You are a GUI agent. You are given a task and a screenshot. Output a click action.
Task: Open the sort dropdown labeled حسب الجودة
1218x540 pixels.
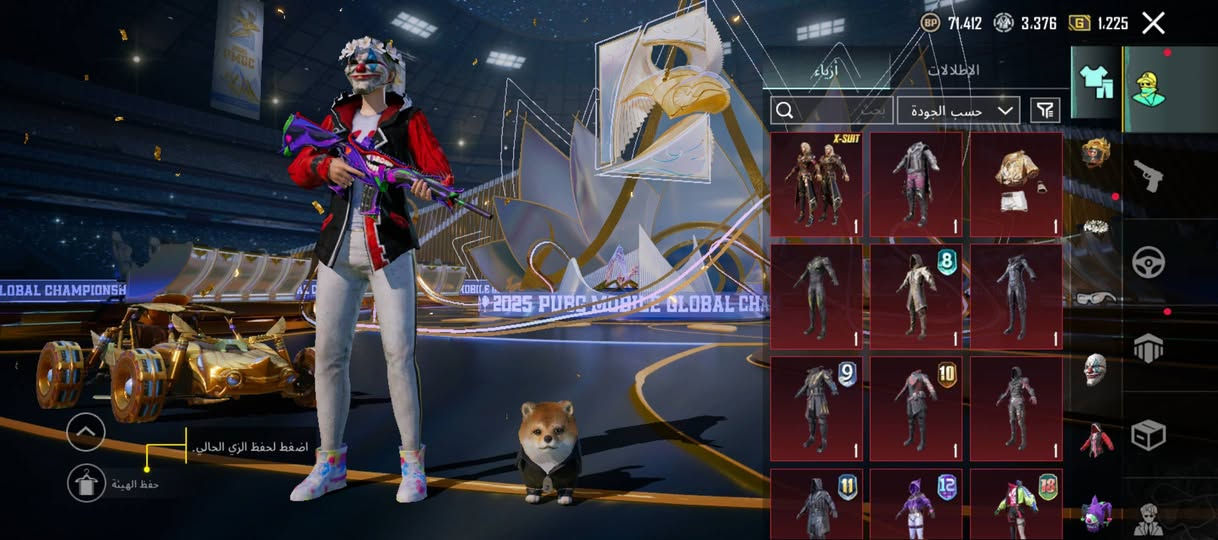(x=958, y=110)
